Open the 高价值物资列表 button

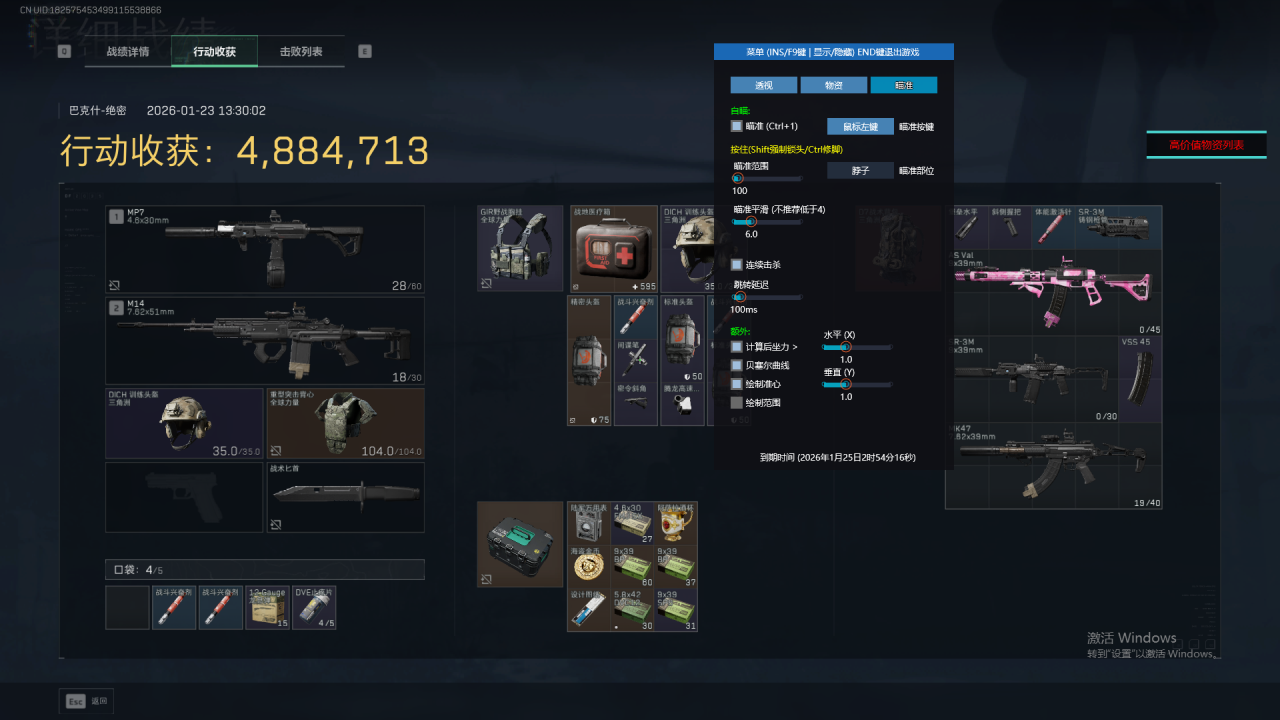click(x=1206, y=145)
